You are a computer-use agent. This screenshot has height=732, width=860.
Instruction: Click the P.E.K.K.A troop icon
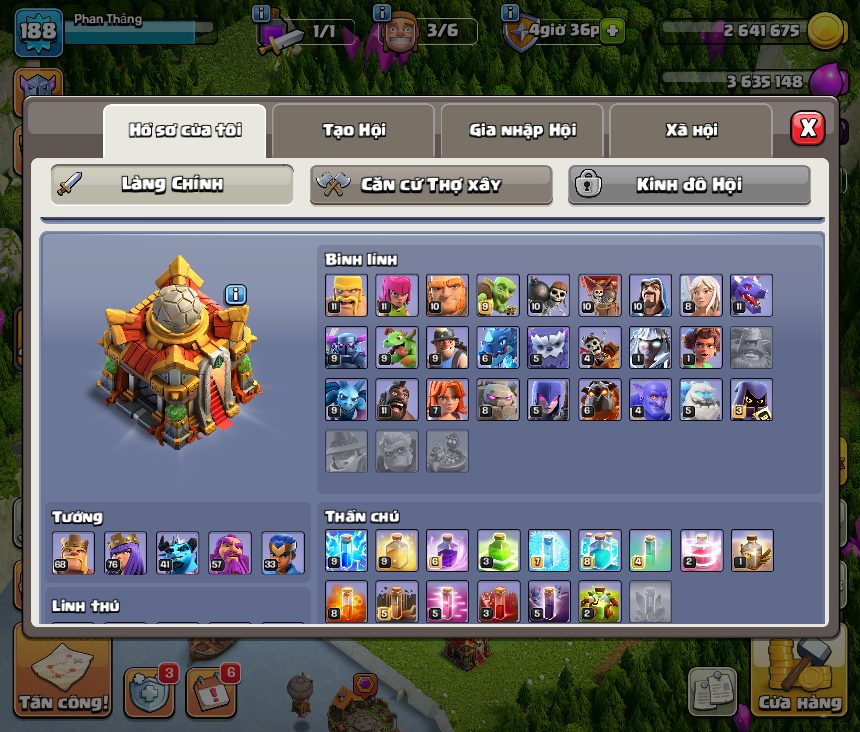pyautogui.click(x=346, y=347)
